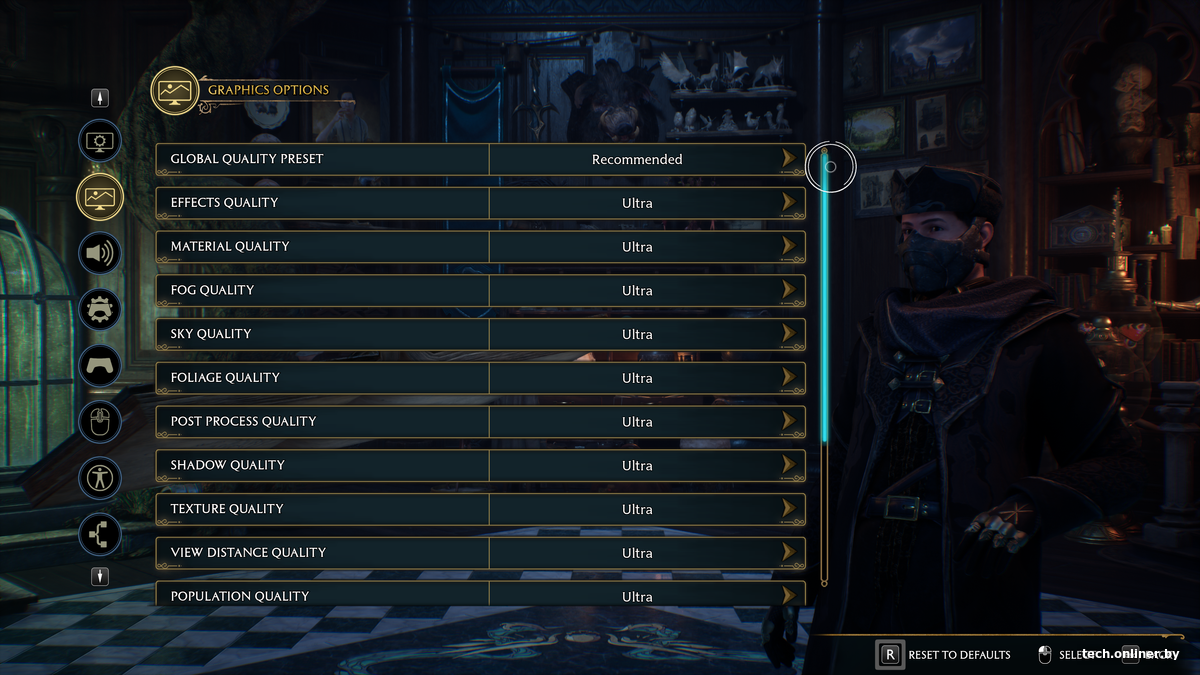Open the Mouse and Keyboard tab

(x=100, y=422)
